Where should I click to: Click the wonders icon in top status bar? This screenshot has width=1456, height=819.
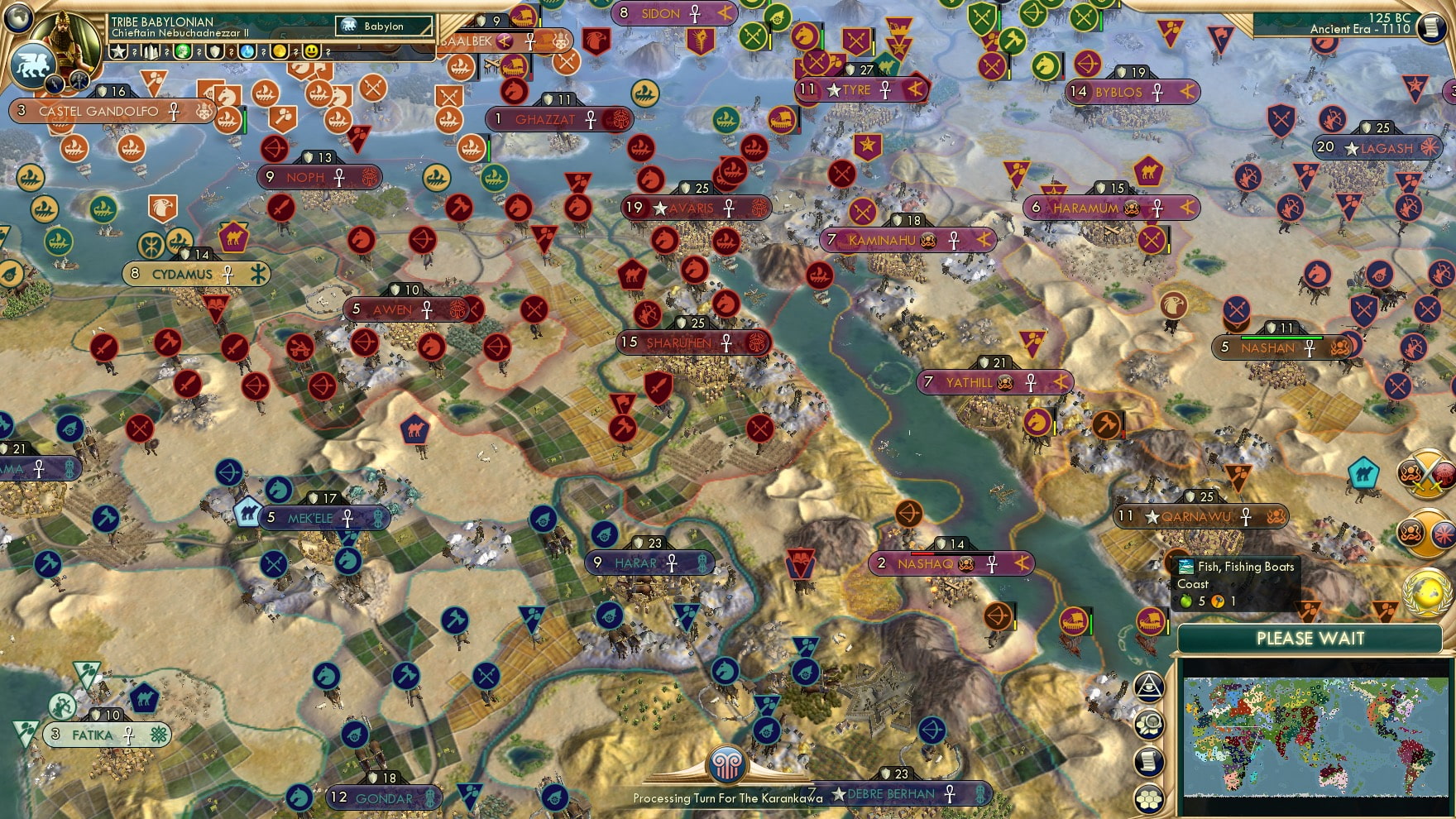coord(150,51)
